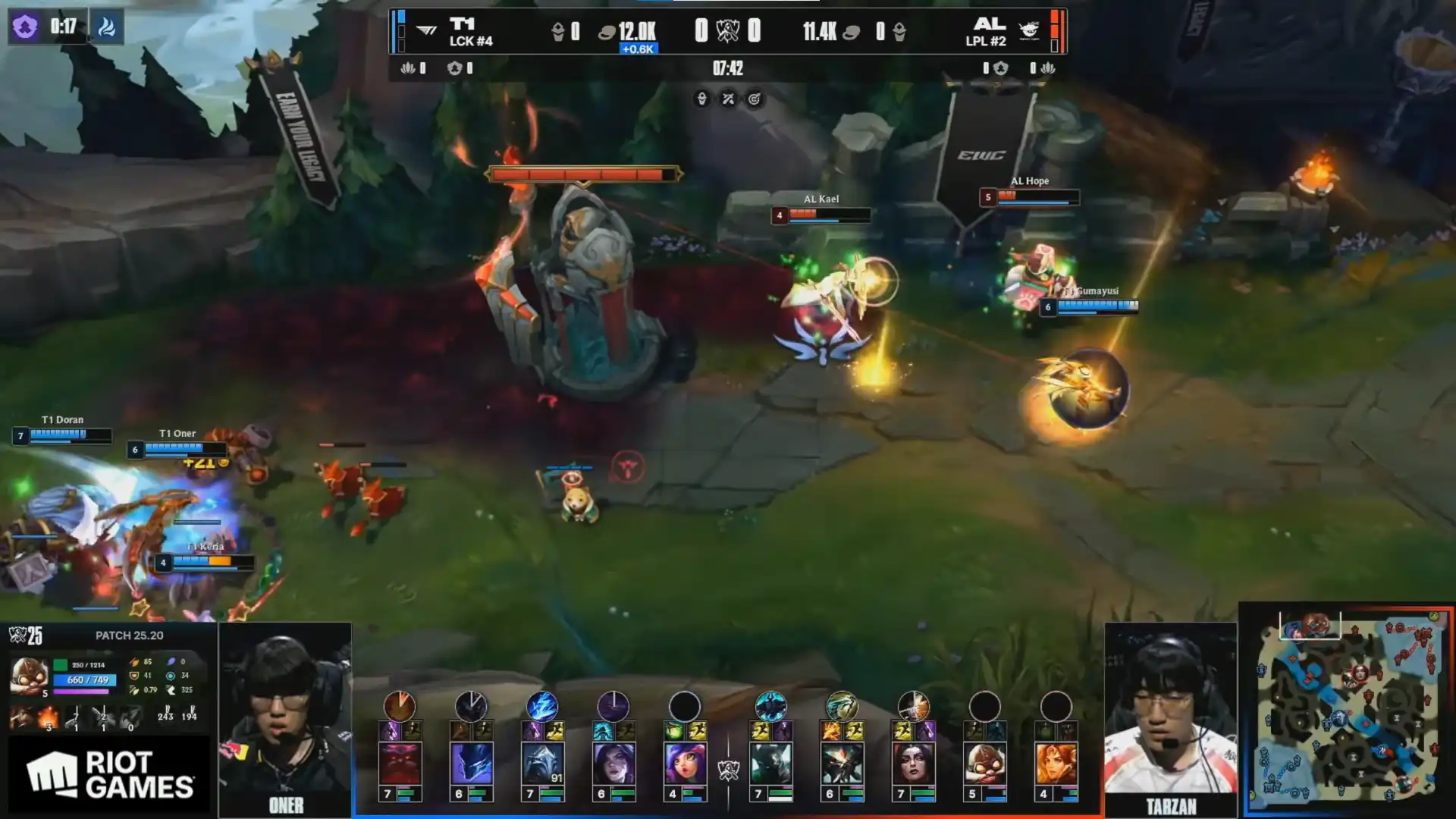Select the goggled Ziggs portrait in the scoreboard

click(x=984, y=763)
